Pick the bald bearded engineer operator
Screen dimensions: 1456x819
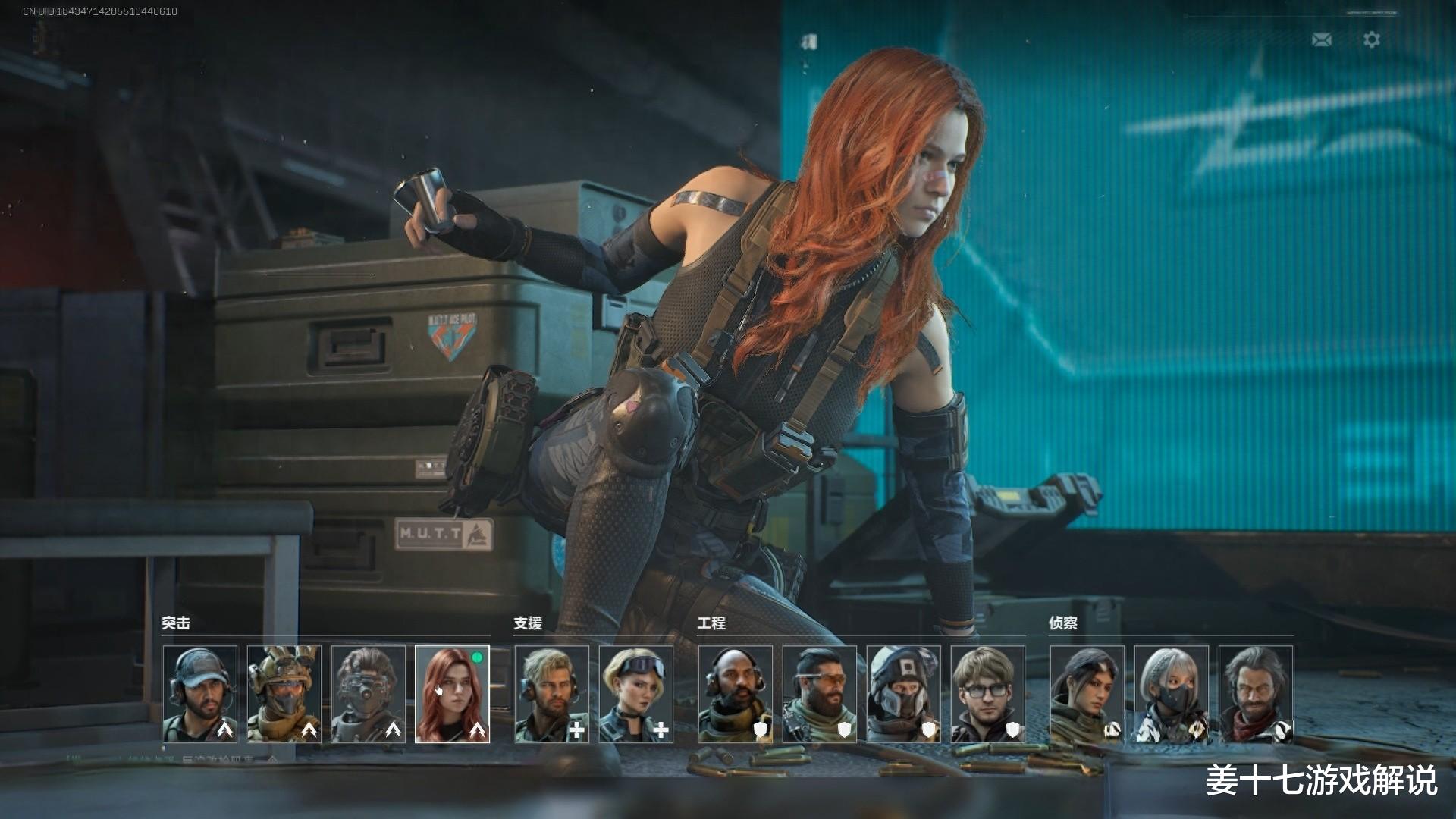[x=736, y=694]
